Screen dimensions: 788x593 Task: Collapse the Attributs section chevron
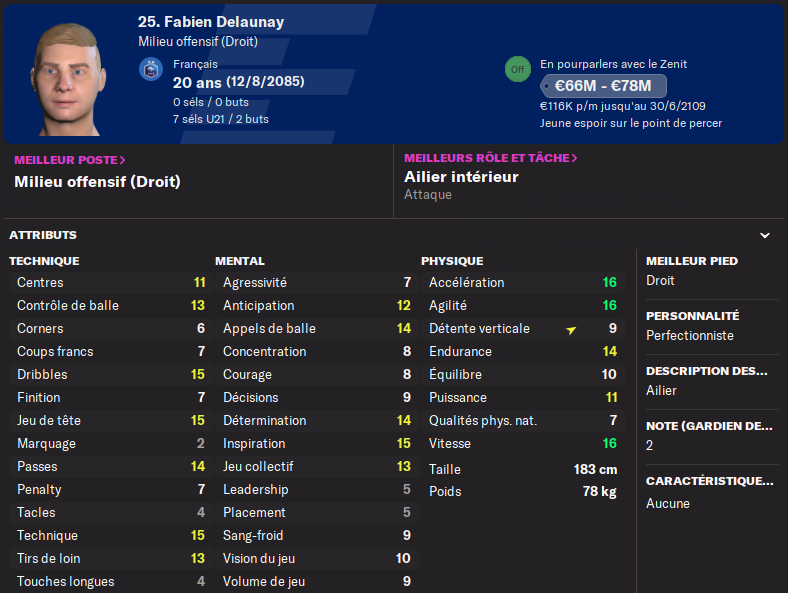click(765, 236)
